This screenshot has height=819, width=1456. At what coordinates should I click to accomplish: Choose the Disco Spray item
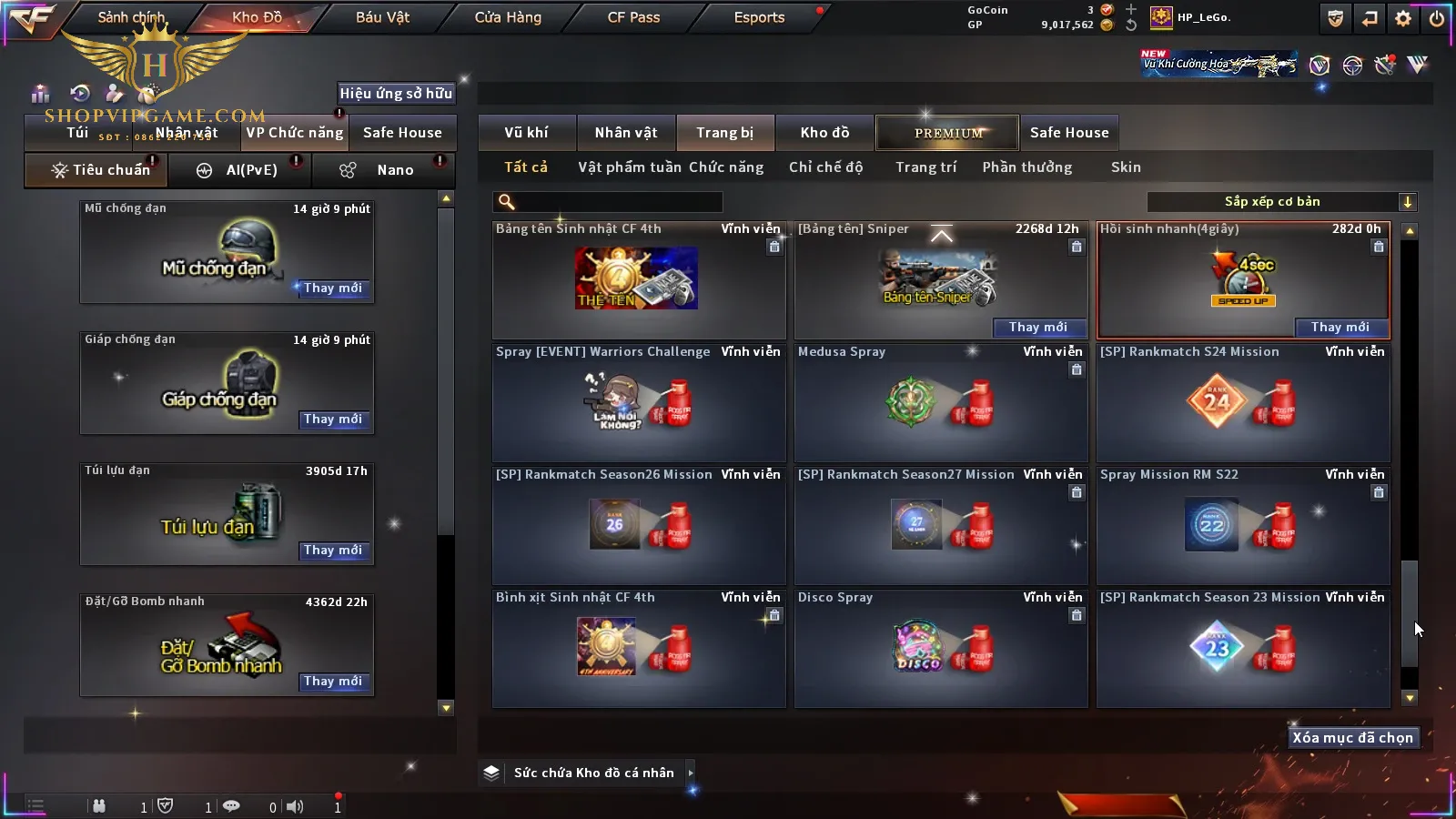[x=941, y=648]
